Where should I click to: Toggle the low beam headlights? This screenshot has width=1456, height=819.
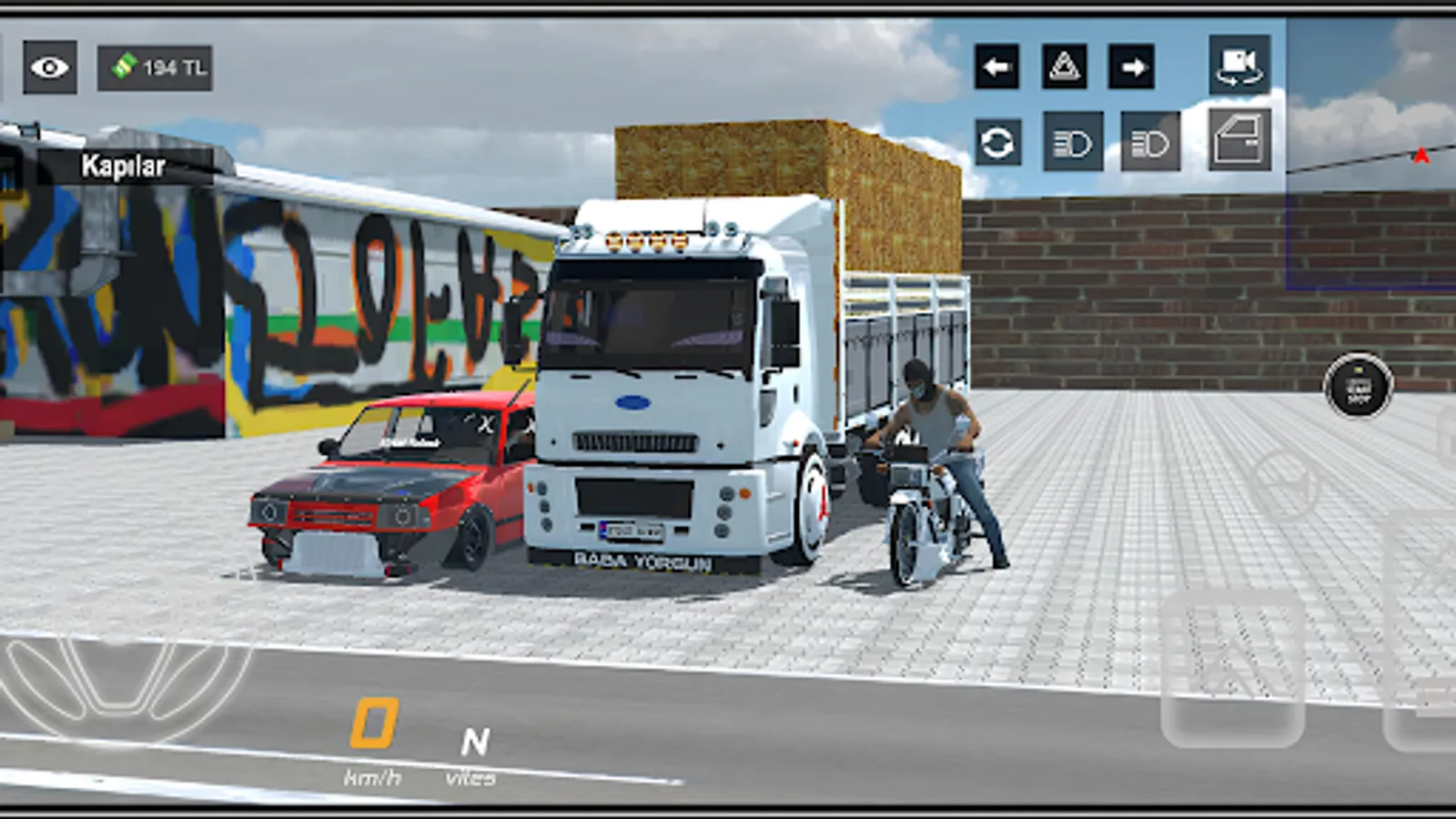[1074, 141]
